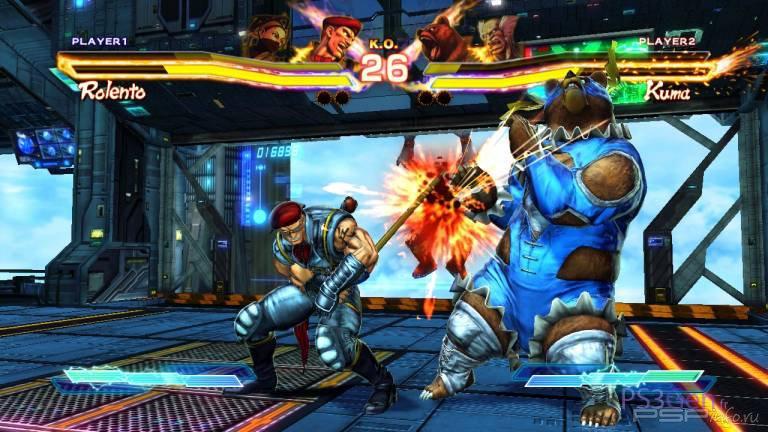Image resolution: width=768 pixels, height=432 pixels.
Task: Select Rolento's red beret portrait
Action: 336,38
